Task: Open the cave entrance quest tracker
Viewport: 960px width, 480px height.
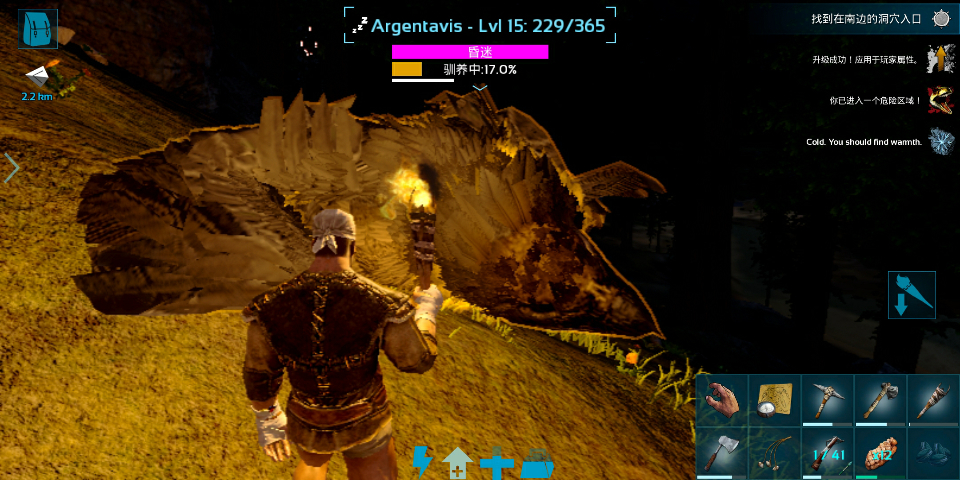Action: tap(941, 18)
